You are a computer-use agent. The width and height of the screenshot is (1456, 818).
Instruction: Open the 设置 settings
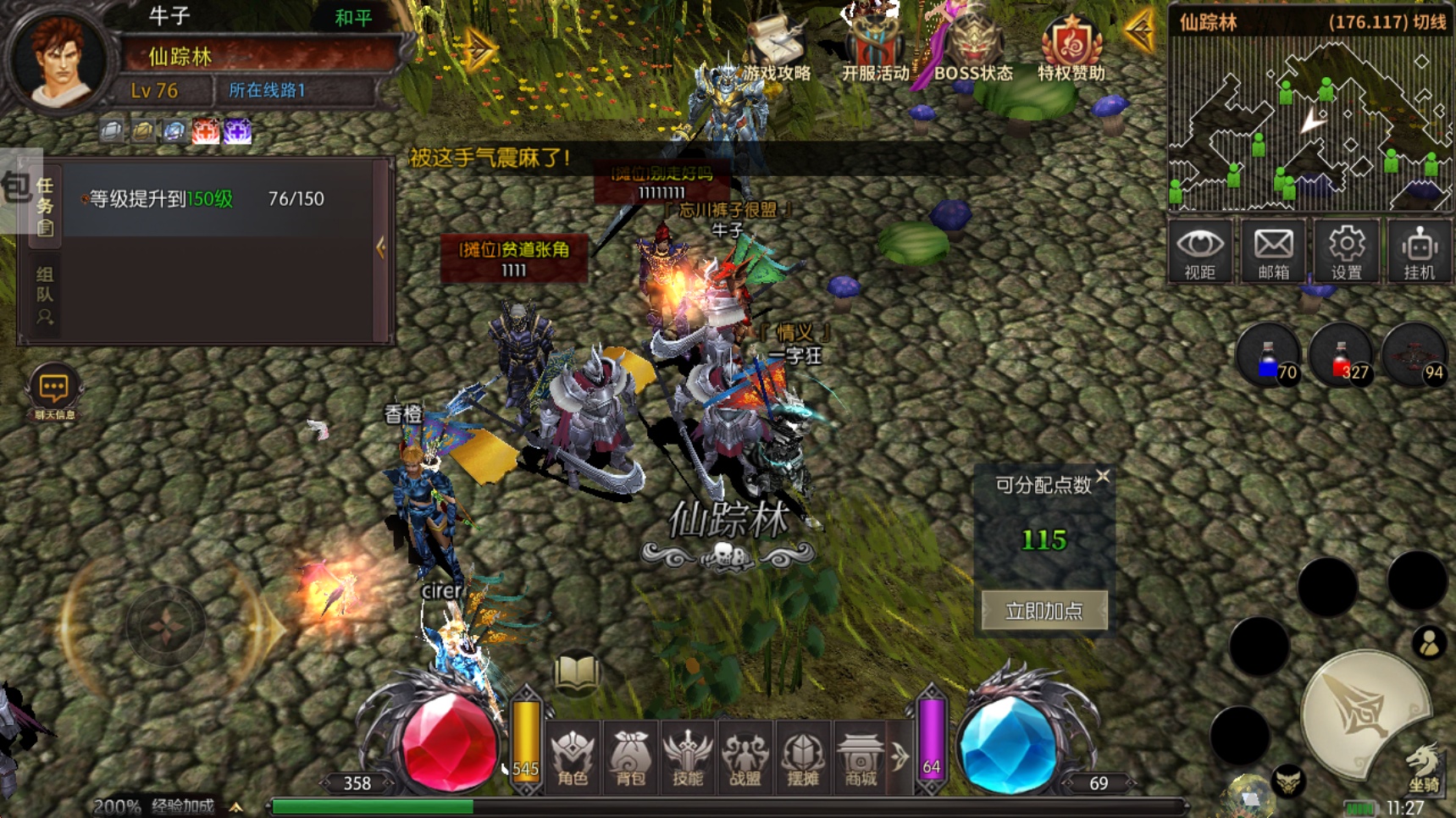(1346, 251)
